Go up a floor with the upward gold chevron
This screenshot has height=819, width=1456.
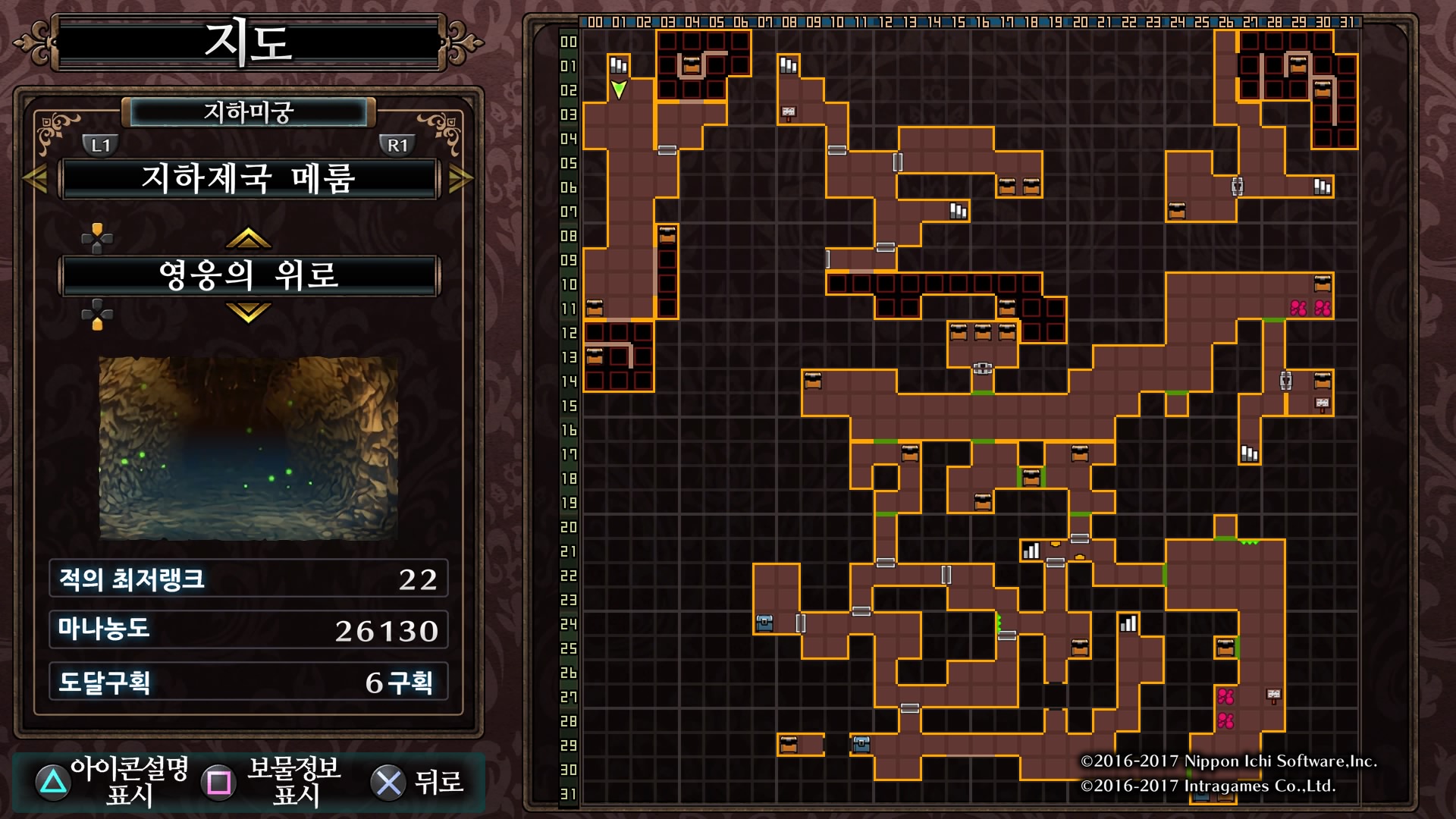(x=248, y=239)
